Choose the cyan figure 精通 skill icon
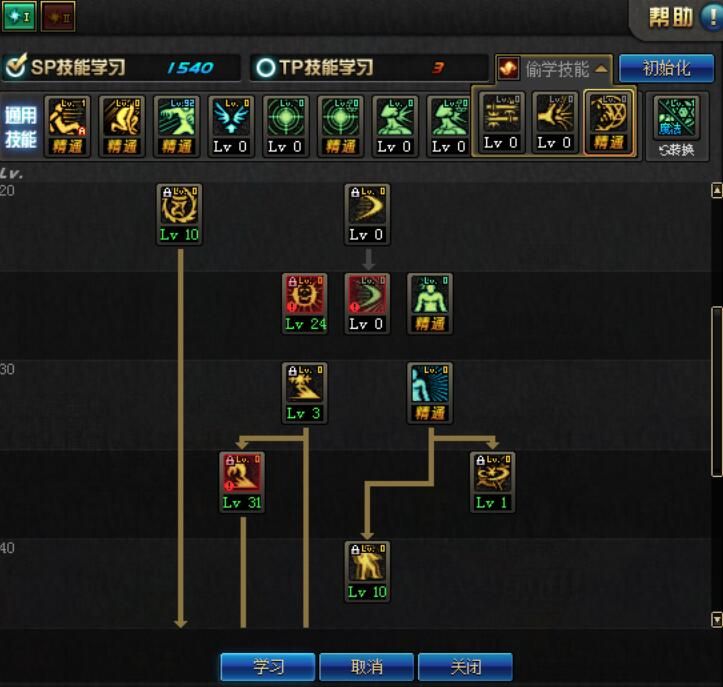The height and width of the screenshot is (687, 723). (x=430, y=385)
